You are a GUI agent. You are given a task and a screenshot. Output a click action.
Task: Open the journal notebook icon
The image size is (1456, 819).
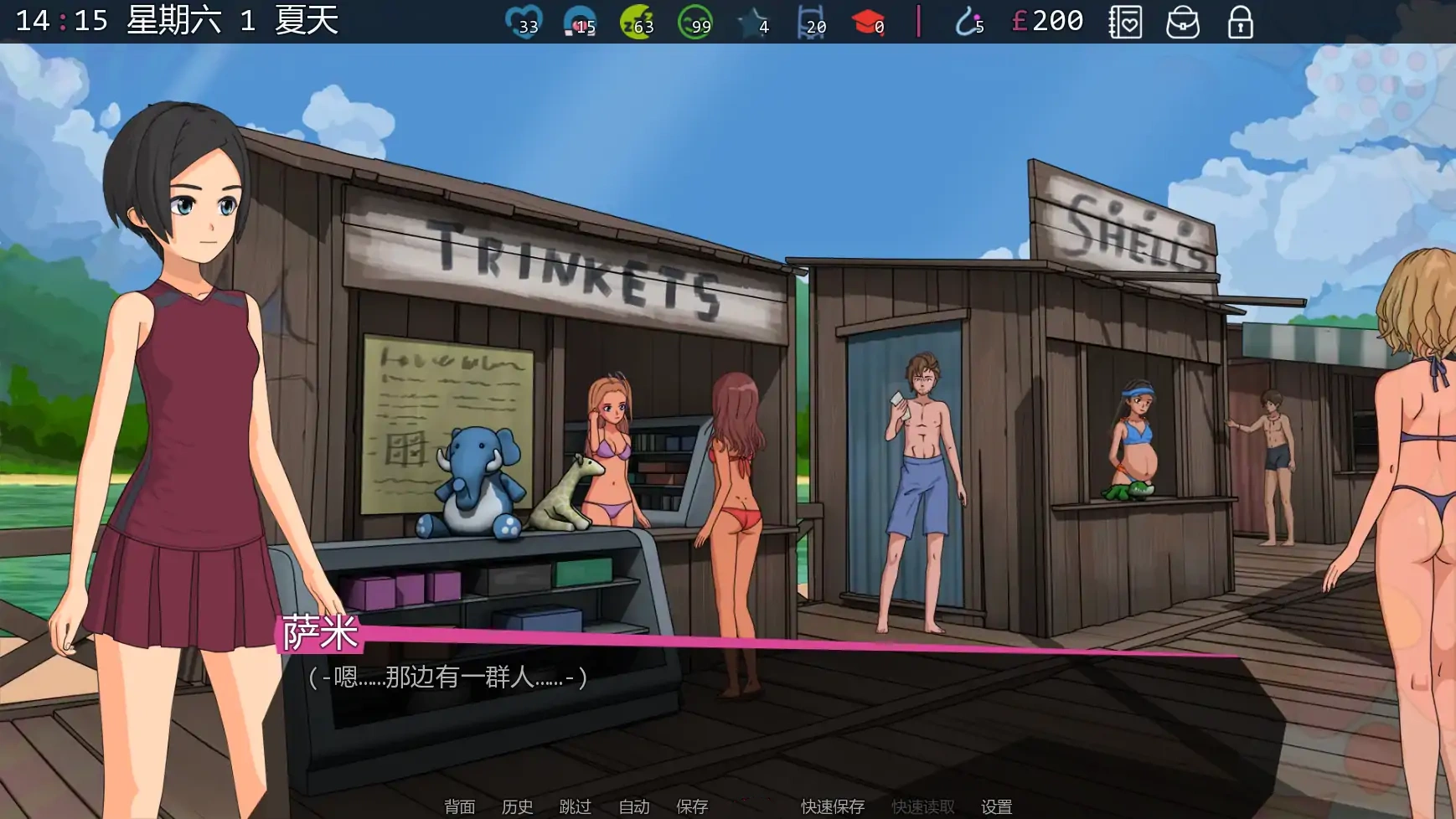(x=1127, y=23)
